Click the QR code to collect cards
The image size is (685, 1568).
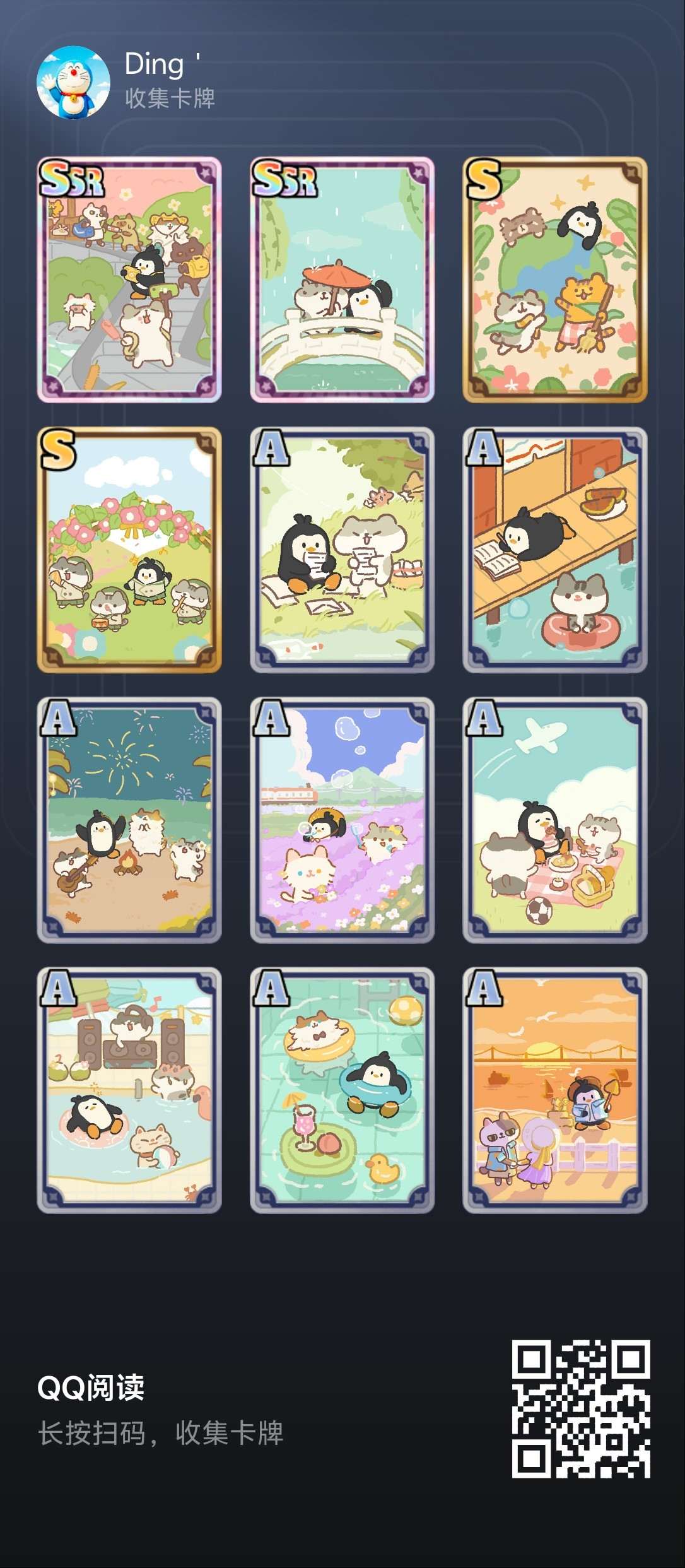580,1409
